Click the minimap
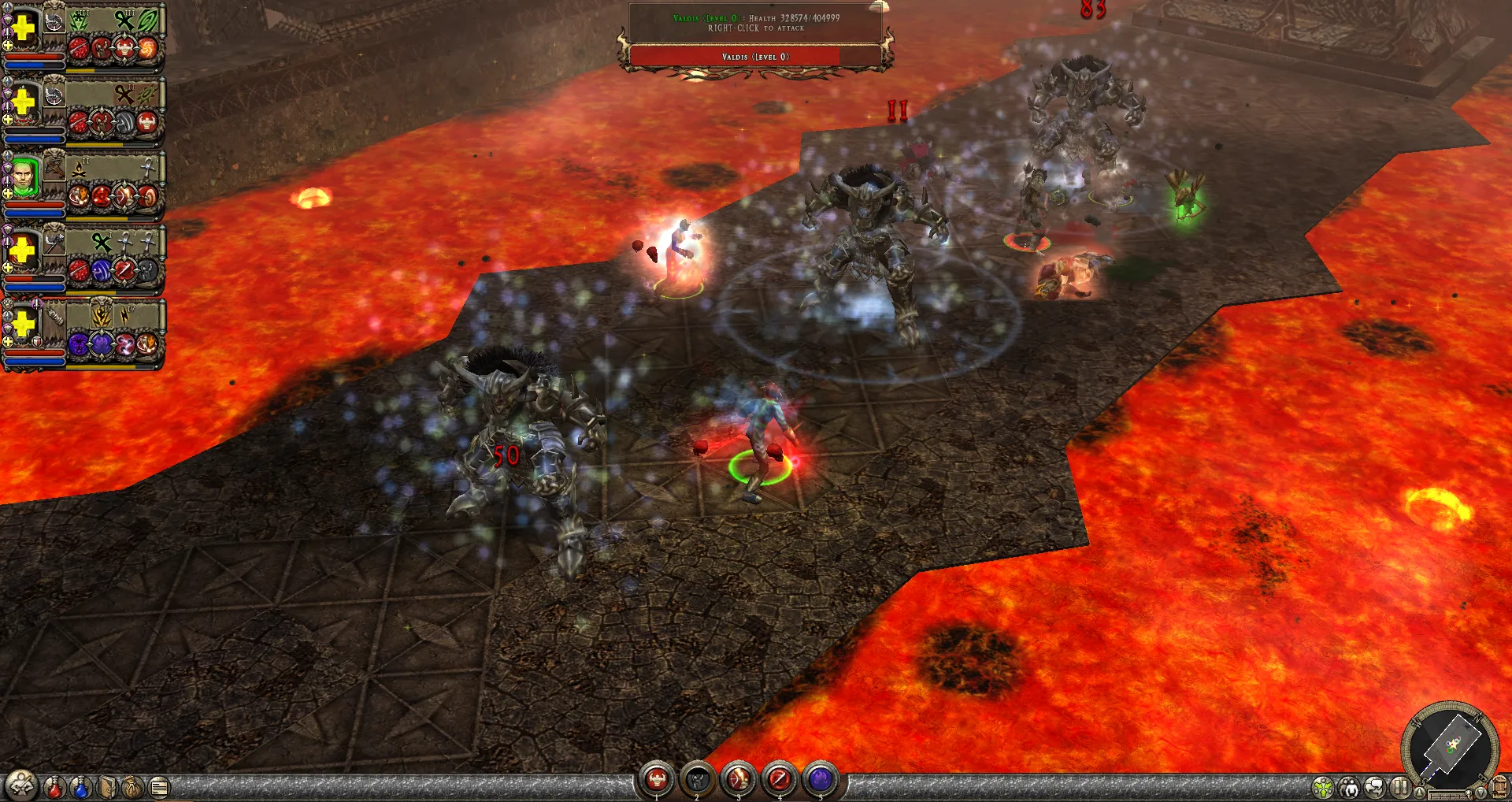1512x802 pixels. (x=1450, y=743)
